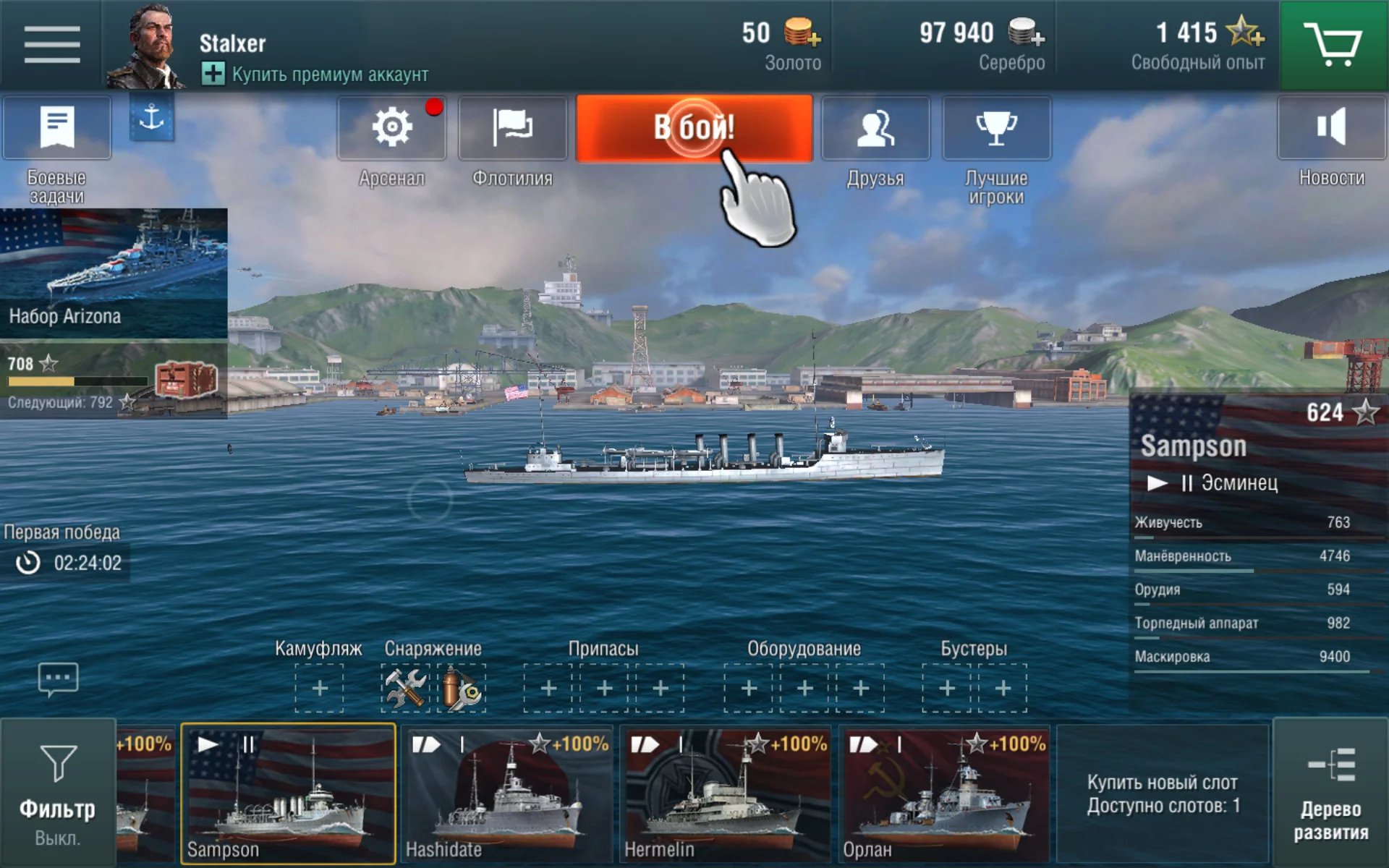
Task: Select the Орлан ship card
Action: pyautogui.click(x=946, y=793)
